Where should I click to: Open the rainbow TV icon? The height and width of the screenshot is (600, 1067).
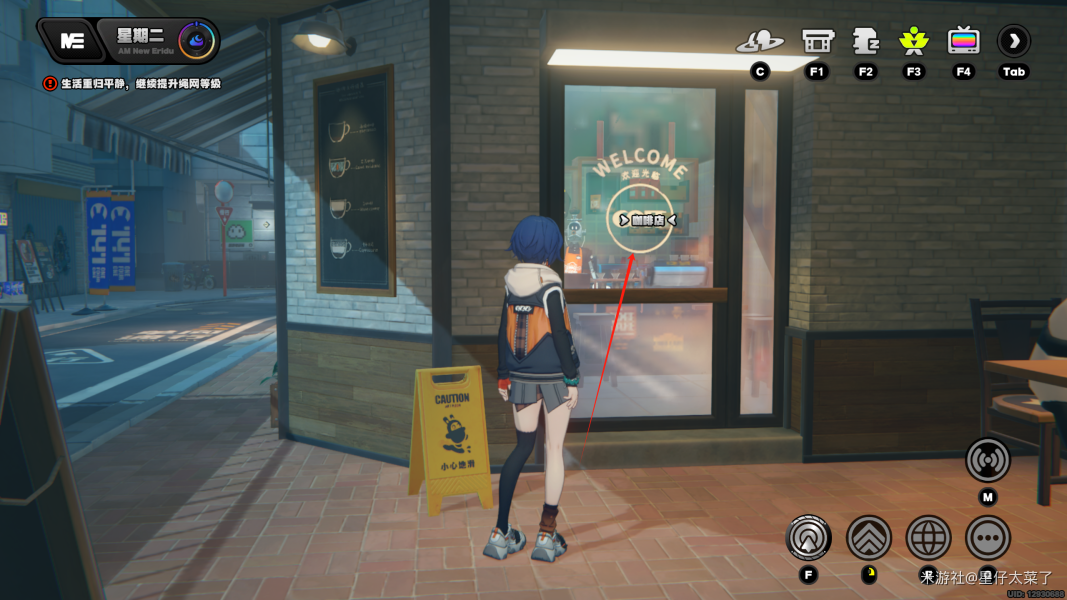(x=963, y=41)
